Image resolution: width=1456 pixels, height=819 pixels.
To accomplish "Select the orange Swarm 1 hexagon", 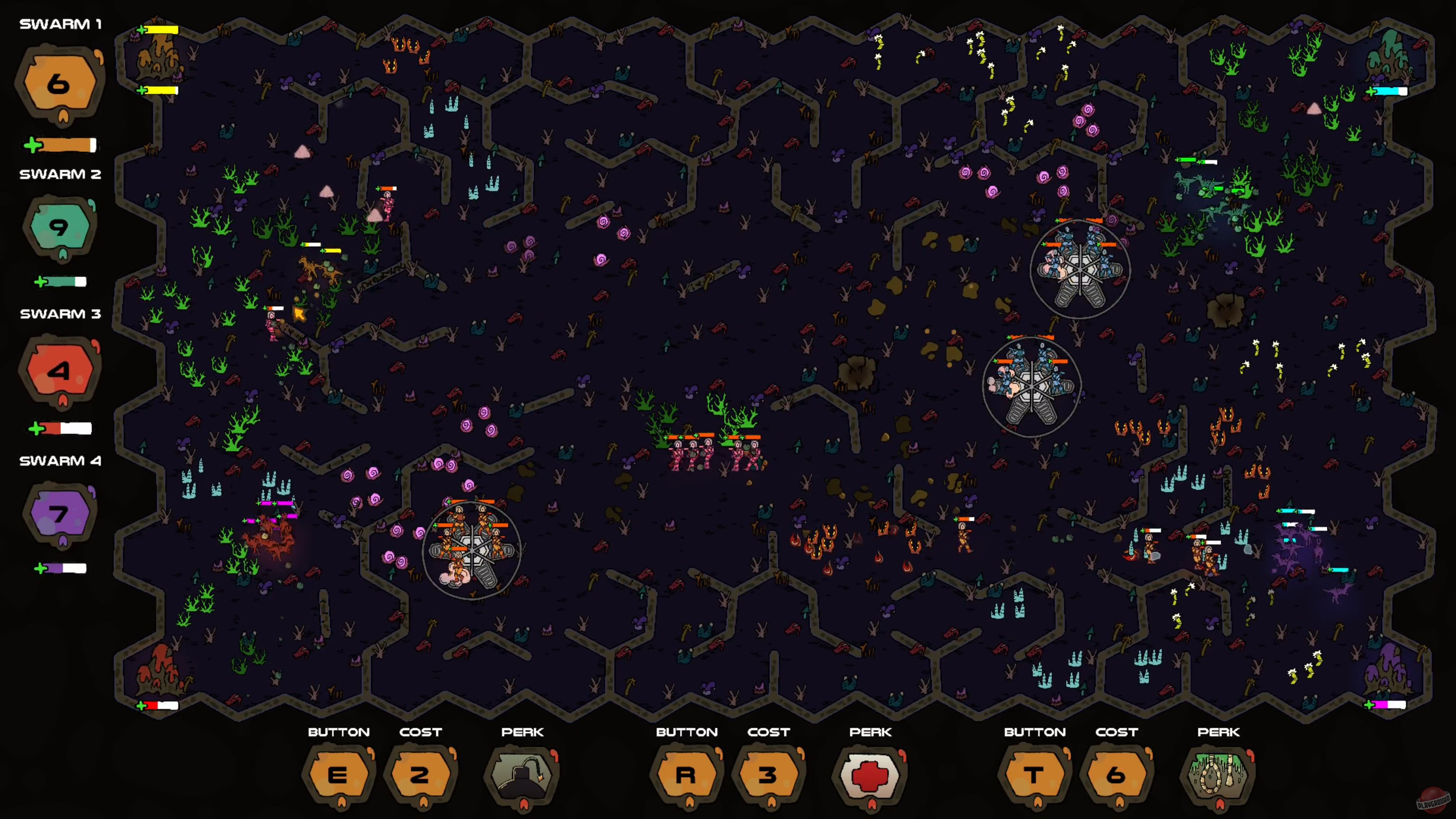I will pos(59,83).
